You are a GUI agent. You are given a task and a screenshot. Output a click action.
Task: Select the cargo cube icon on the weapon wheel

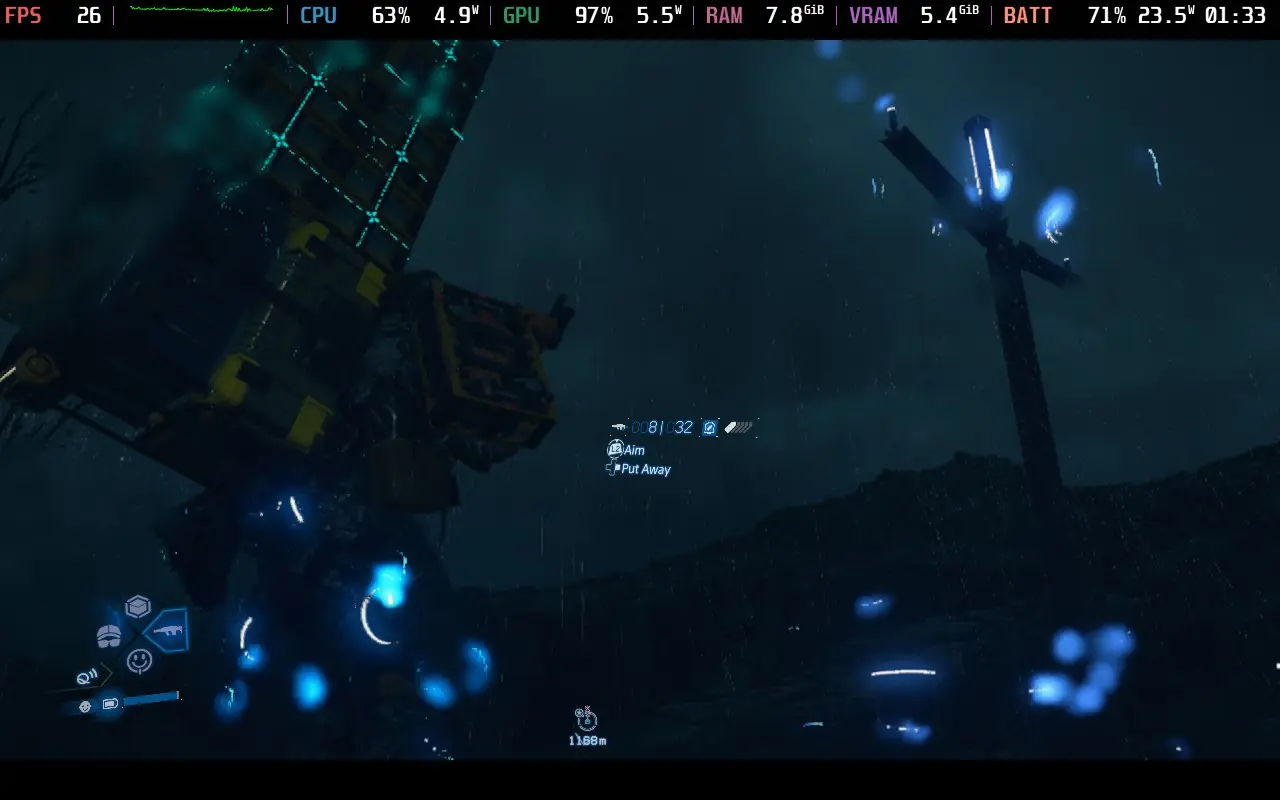click(137, 605)
